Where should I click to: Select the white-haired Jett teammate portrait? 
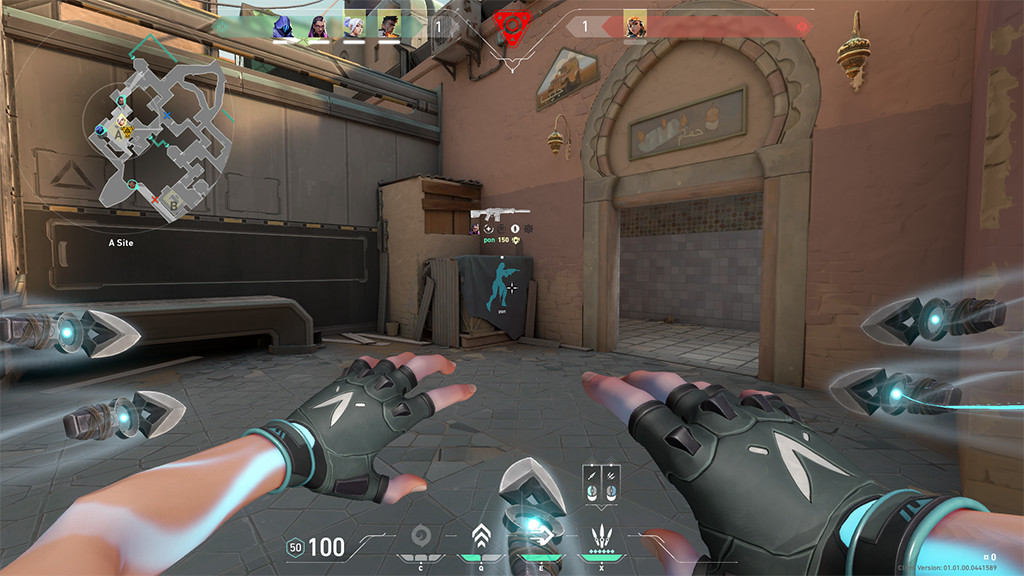pyautogui.click(x=354, y=26)
